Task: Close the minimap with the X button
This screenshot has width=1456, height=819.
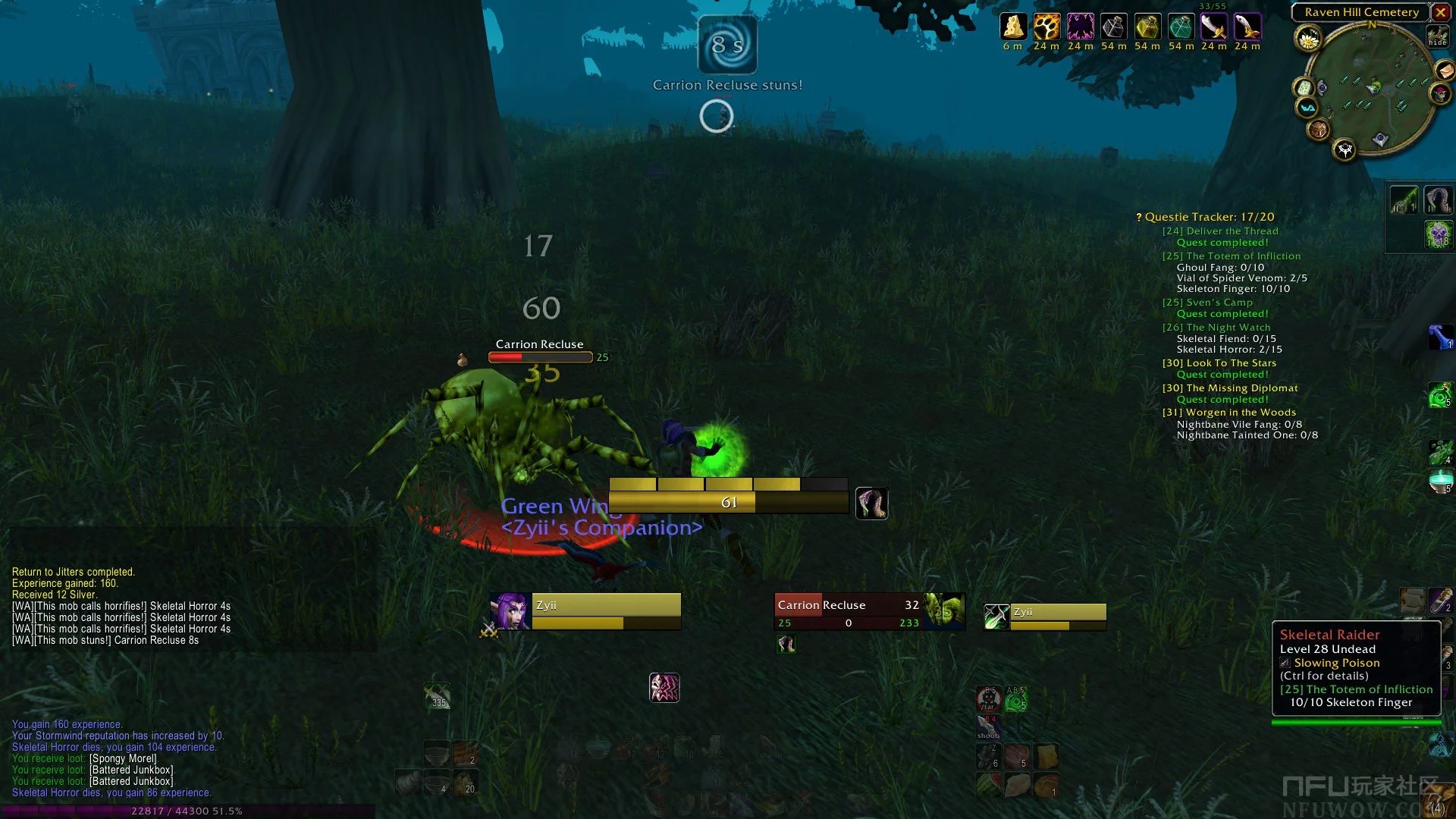Action: point(1440,12)
